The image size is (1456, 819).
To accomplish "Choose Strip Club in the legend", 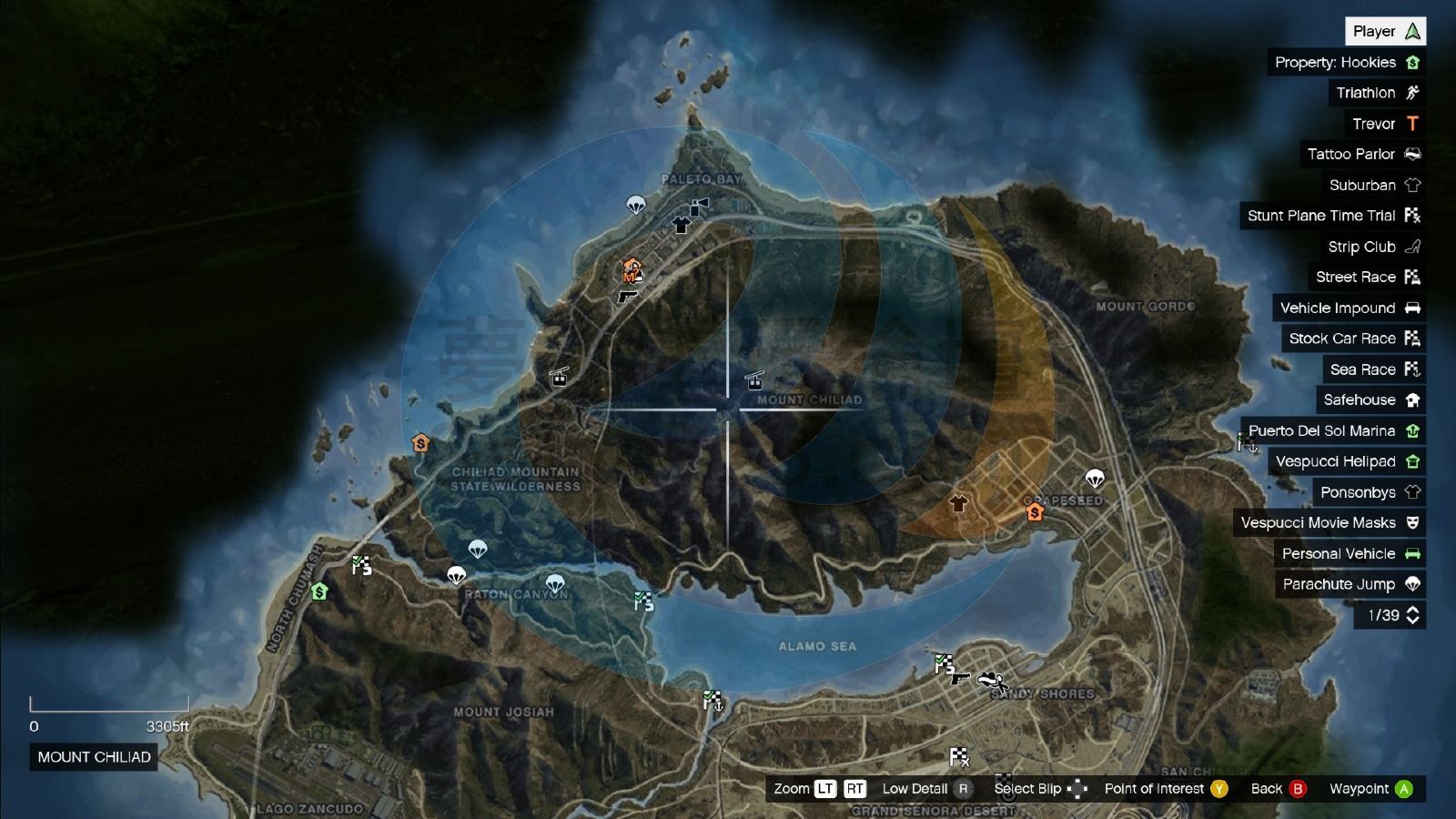I will pos(1372,247).
